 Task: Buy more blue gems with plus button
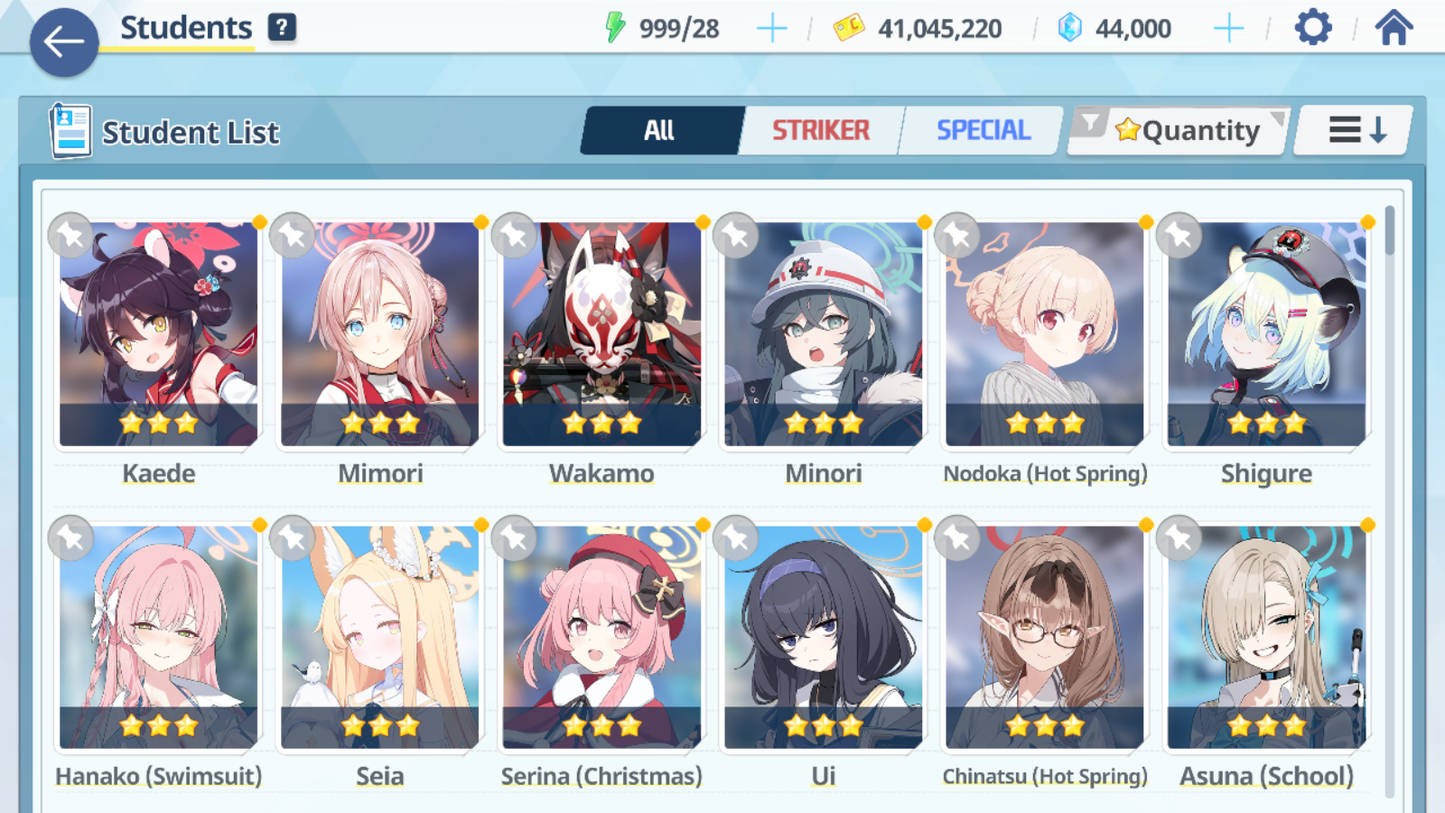click(x=1228, y=29)
